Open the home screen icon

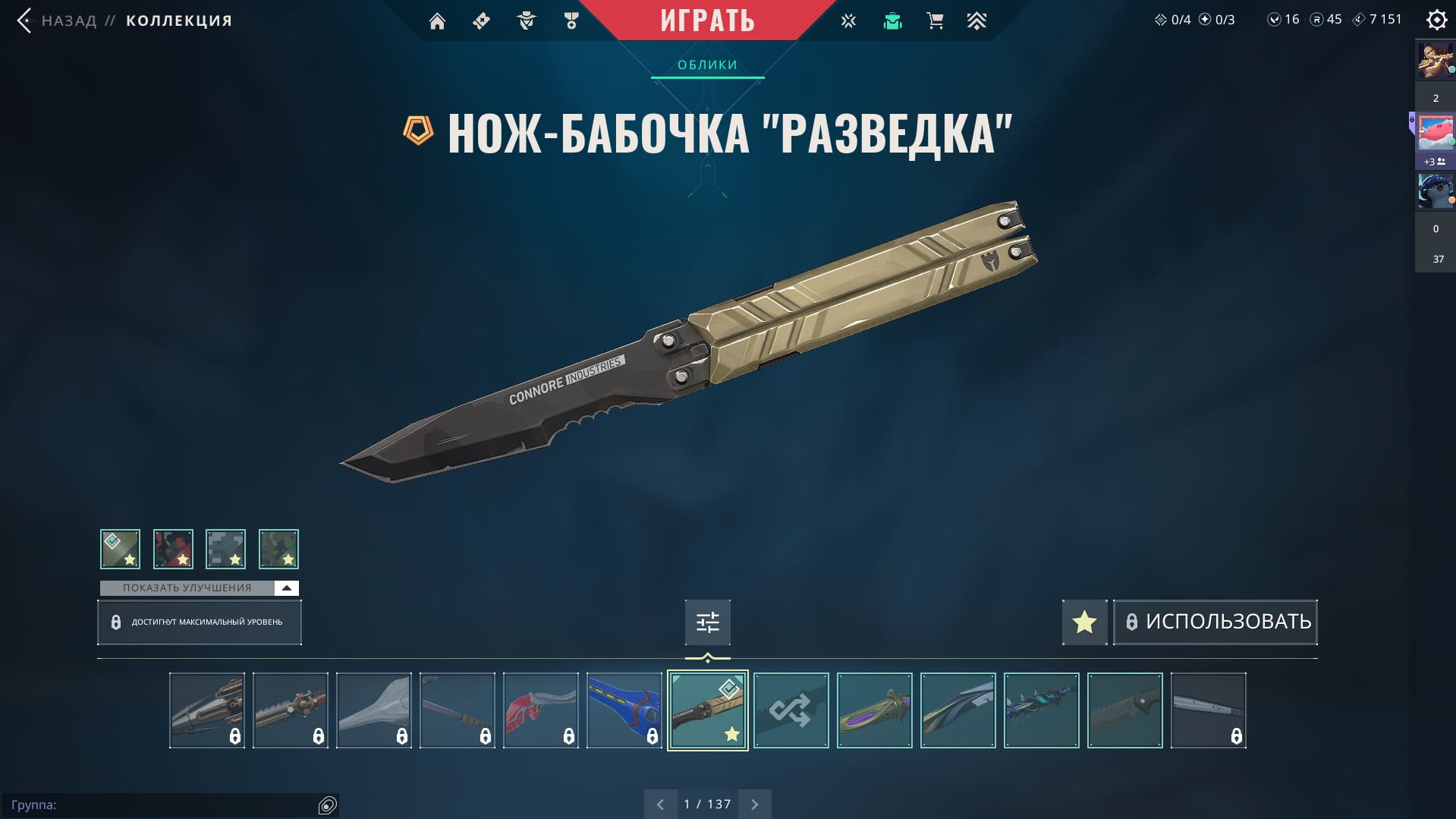[437, 21]
